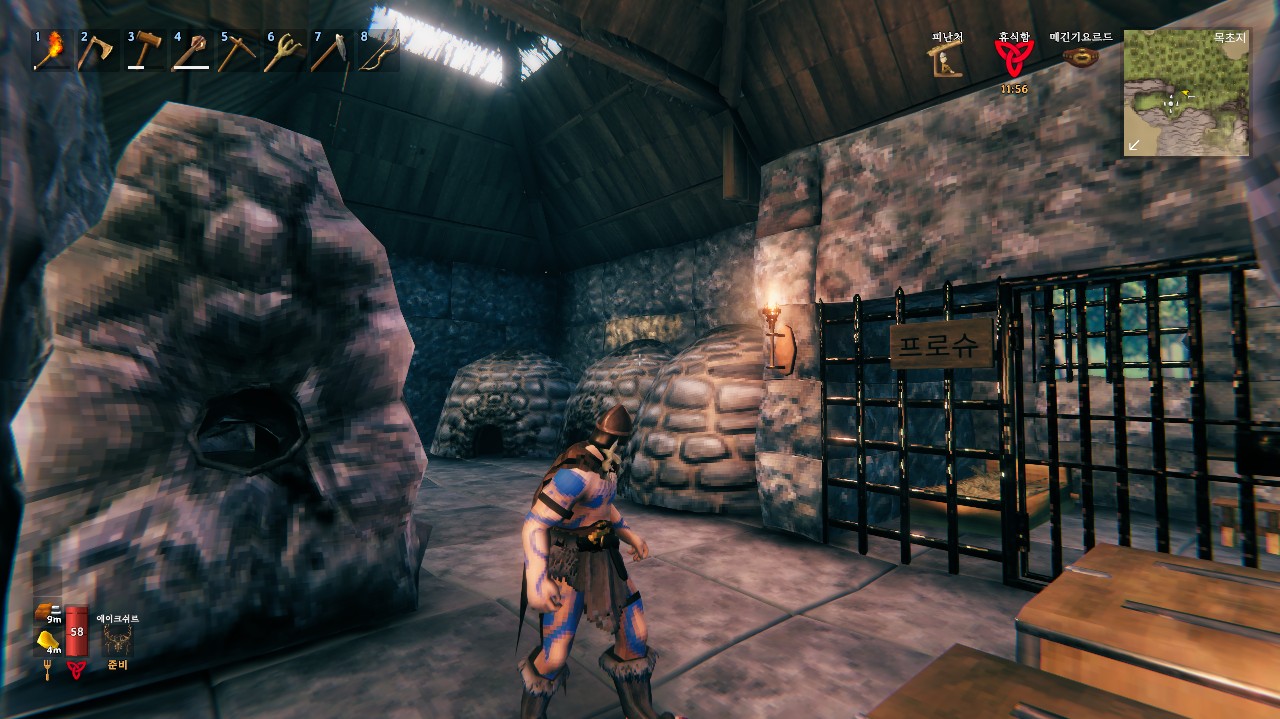The height and width of the screenshot is (719, 1280).
Task: Choose the building hammer in slot 3
Action: pyautogui.click(x=145, y=50)
